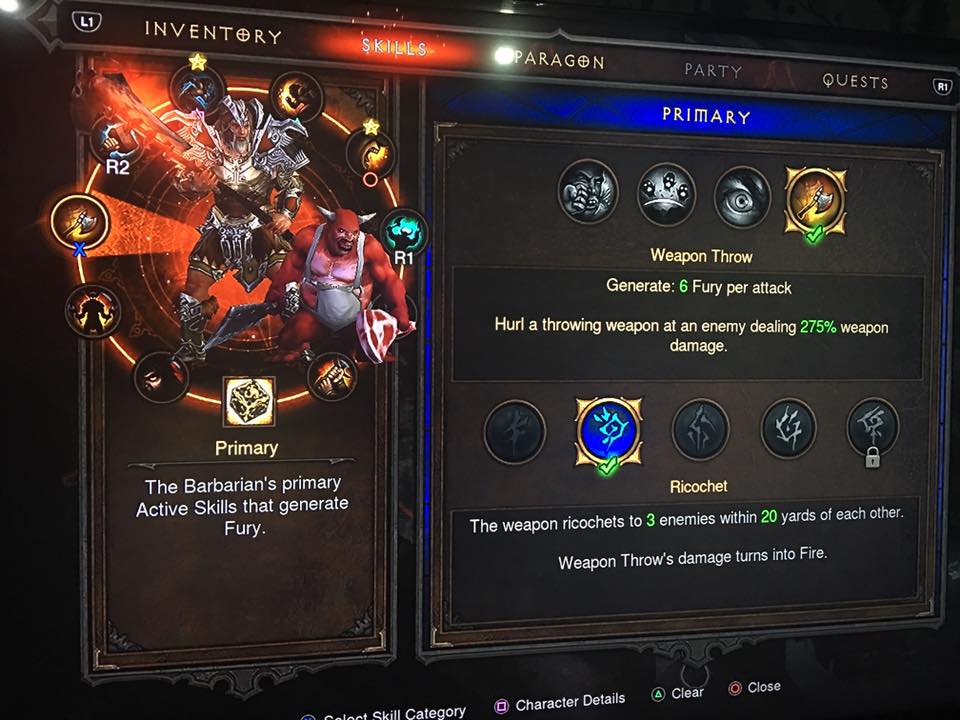960x720 pixels.
Task: Switch to the Party tab
Action: click(713, 71)
